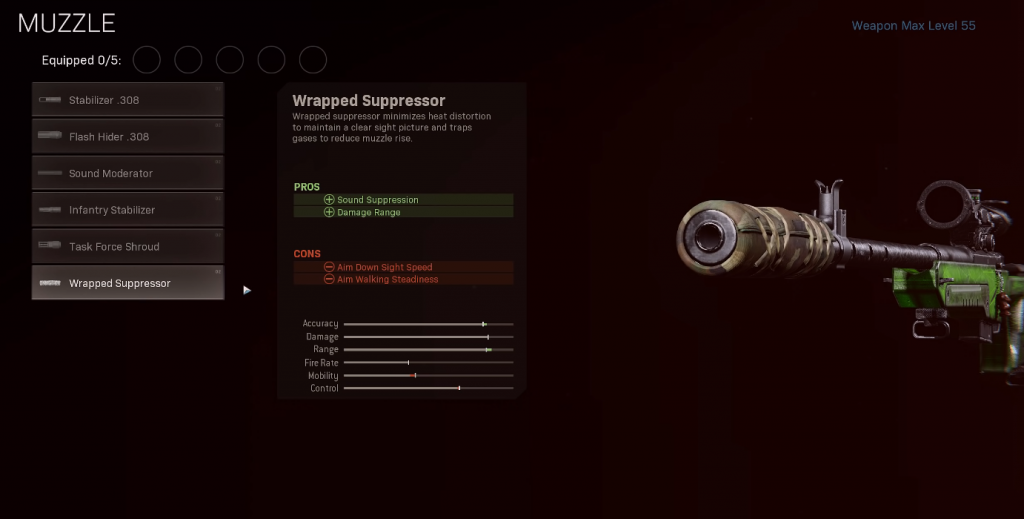This screenshot has height=519, width=1024.
Task: Choose the Flash Hider .308 attachment
Action: click(127, 137)
